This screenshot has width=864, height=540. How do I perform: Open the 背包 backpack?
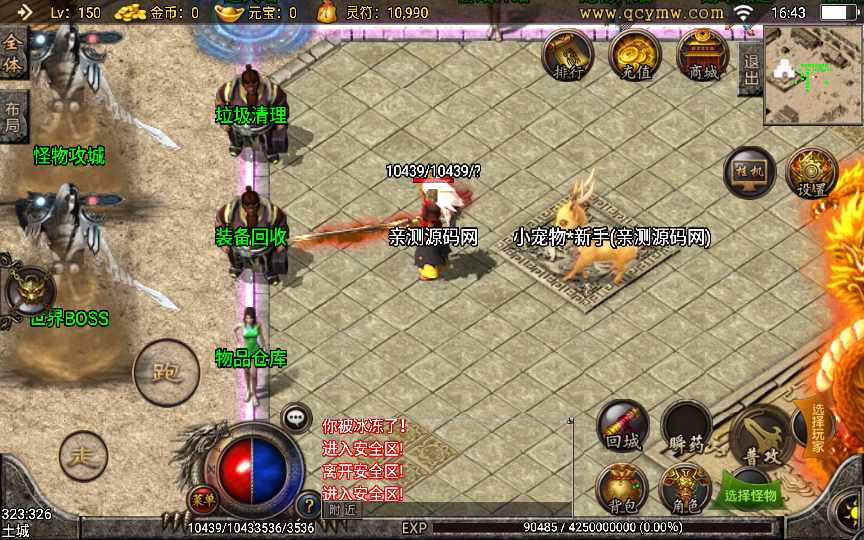tap(622, 490)
